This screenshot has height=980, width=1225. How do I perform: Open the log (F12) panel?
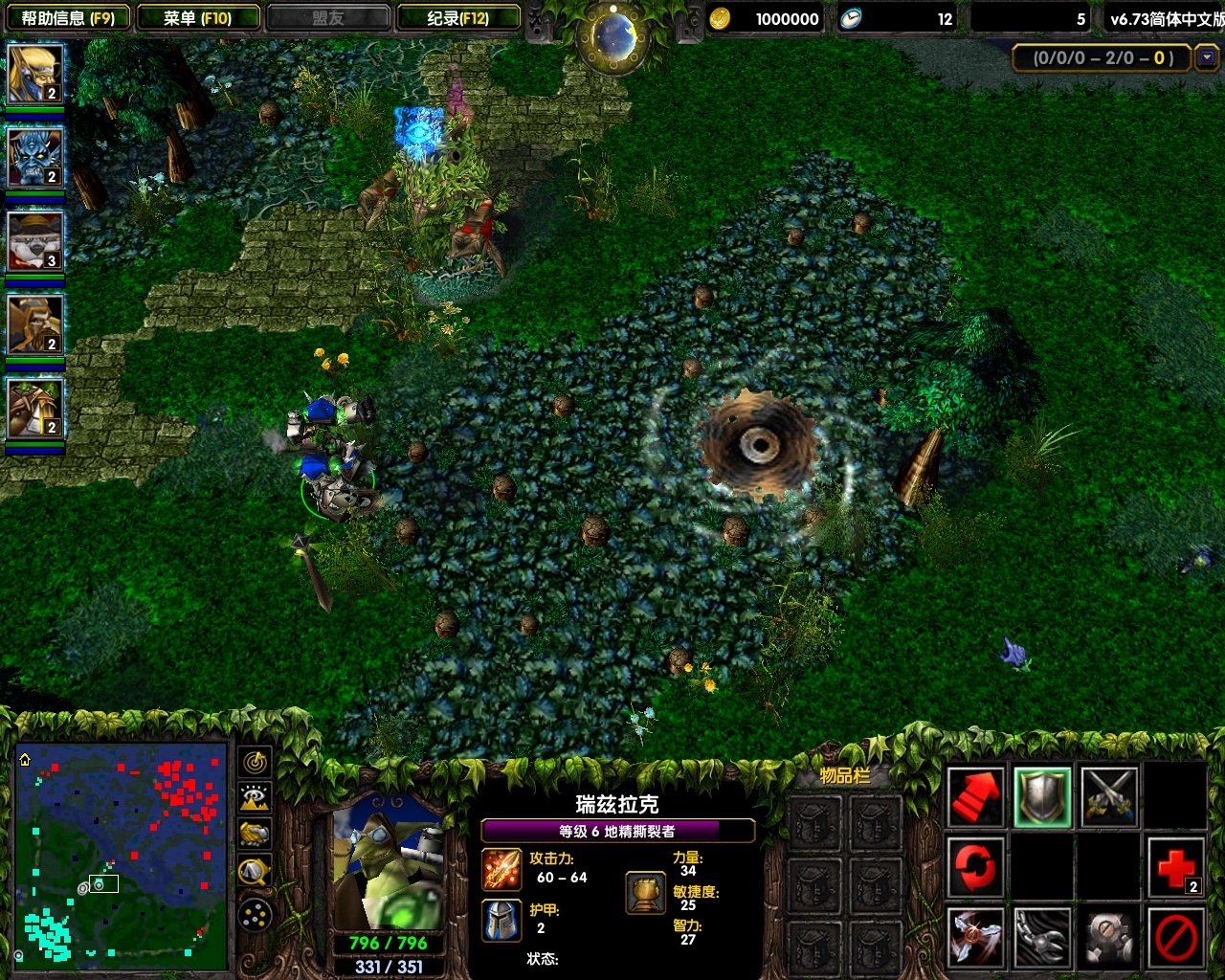[x=458, y=18]
